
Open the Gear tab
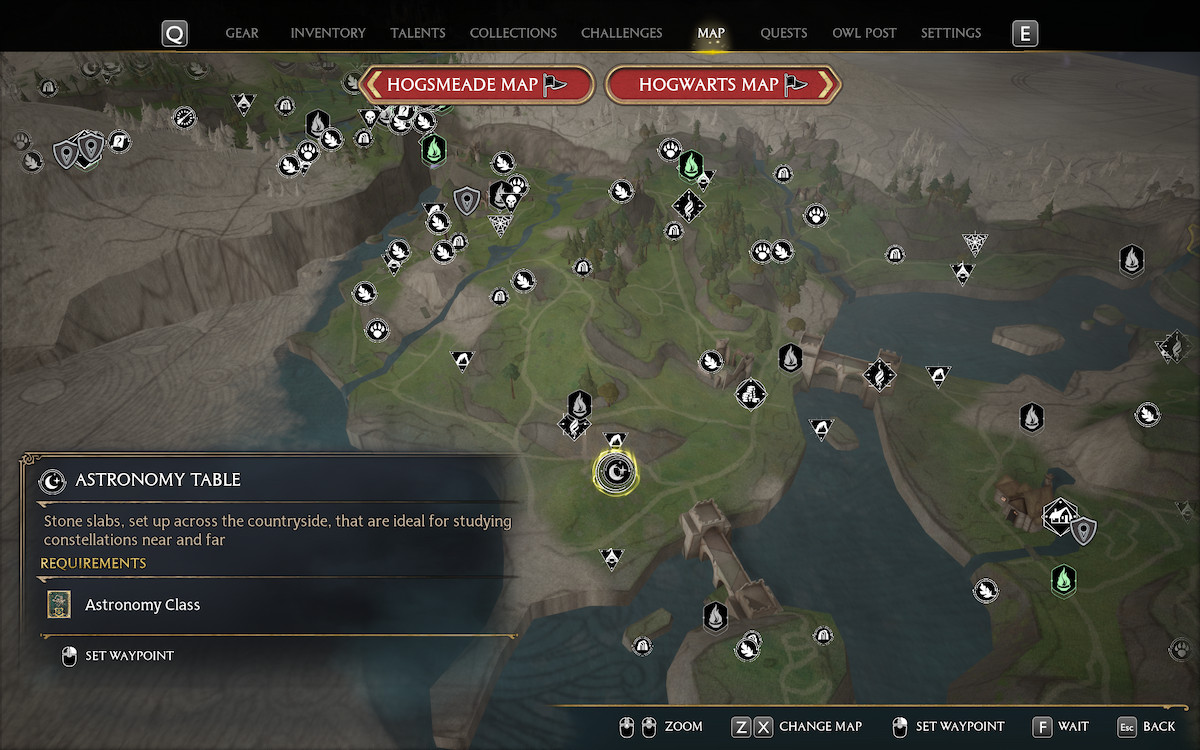[242, 33]
